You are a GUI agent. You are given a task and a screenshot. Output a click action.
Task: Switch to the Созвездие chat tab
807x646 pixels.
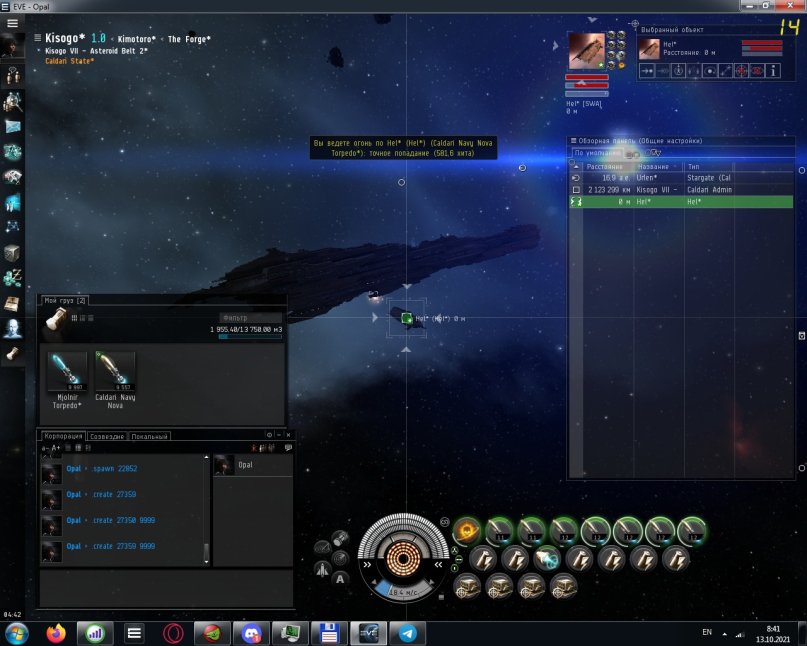pos(107,436)
